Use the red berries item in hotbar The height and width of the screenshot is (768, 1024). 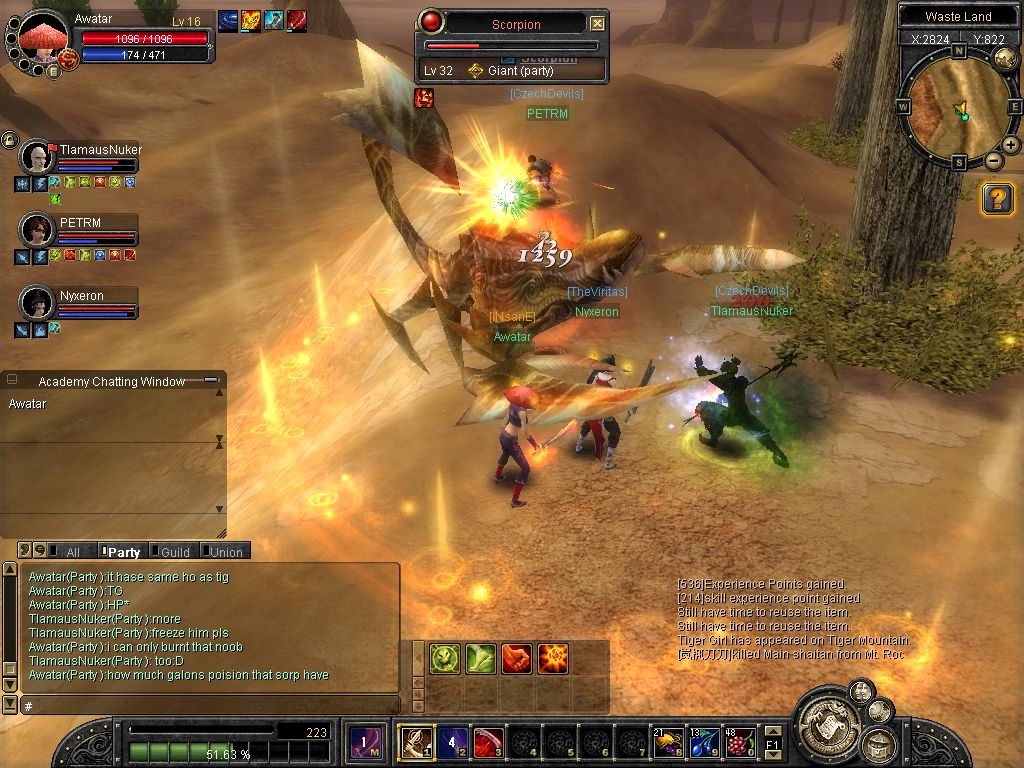[740, 742]
